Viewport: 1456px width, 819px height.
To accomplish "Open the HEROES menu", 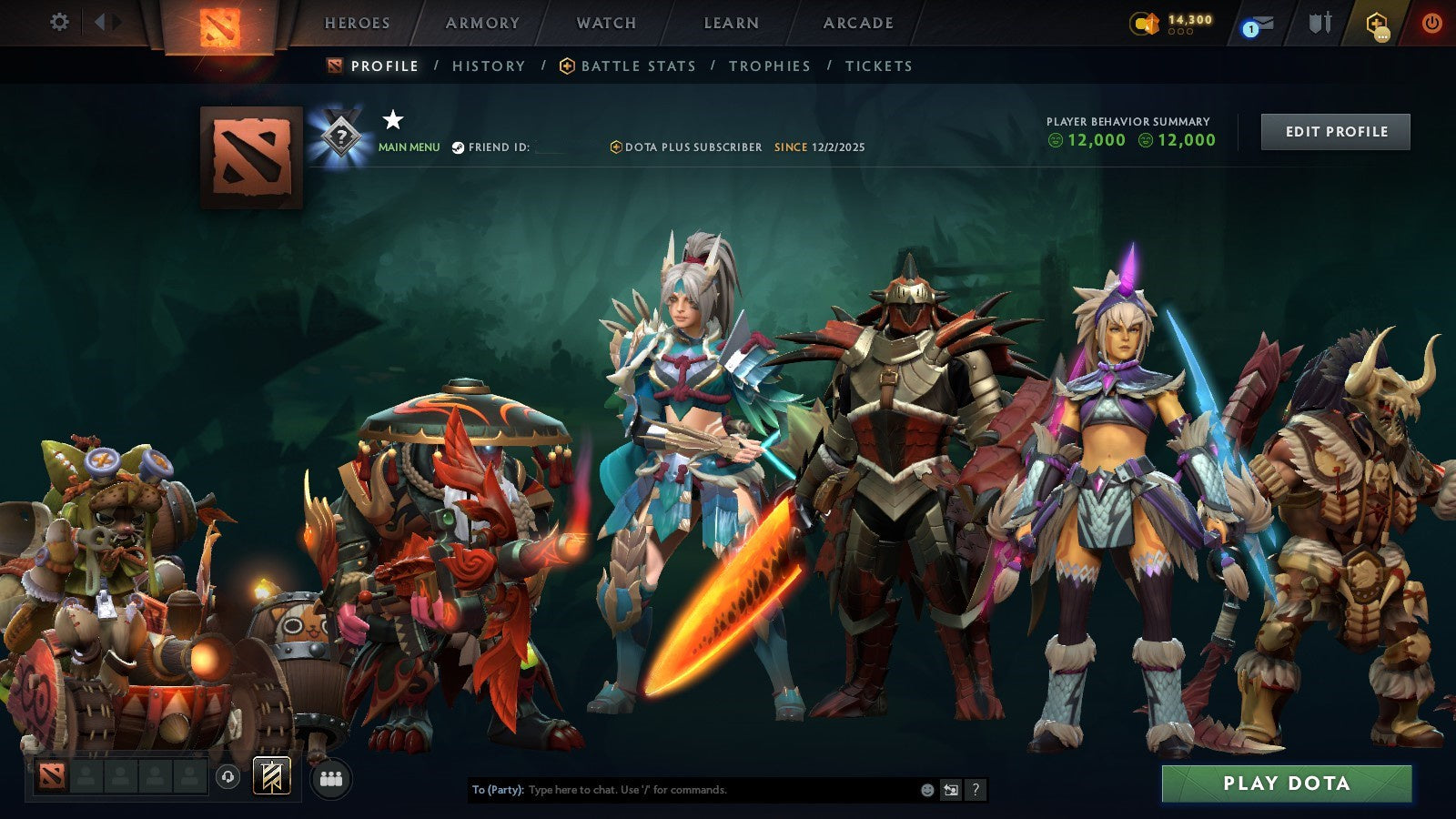I will point(357,24).
